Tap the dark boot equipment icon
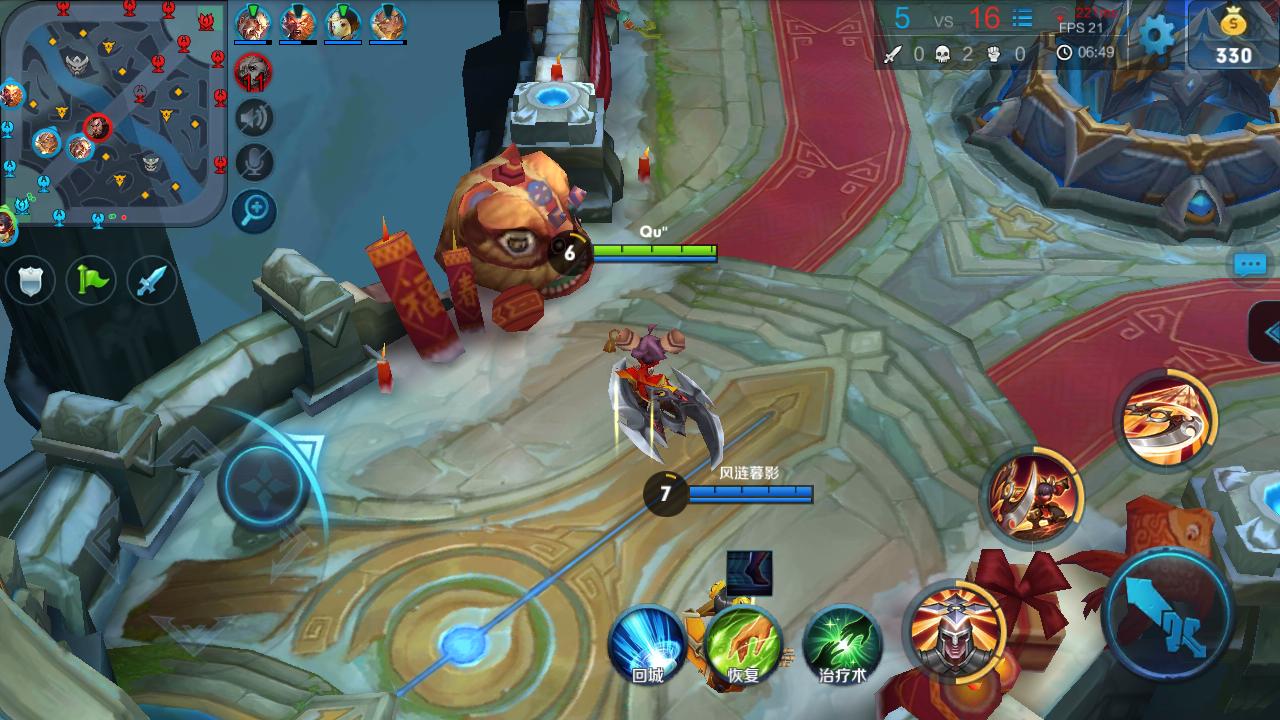This screenshot has width=1280, height=720. [749, 573]
